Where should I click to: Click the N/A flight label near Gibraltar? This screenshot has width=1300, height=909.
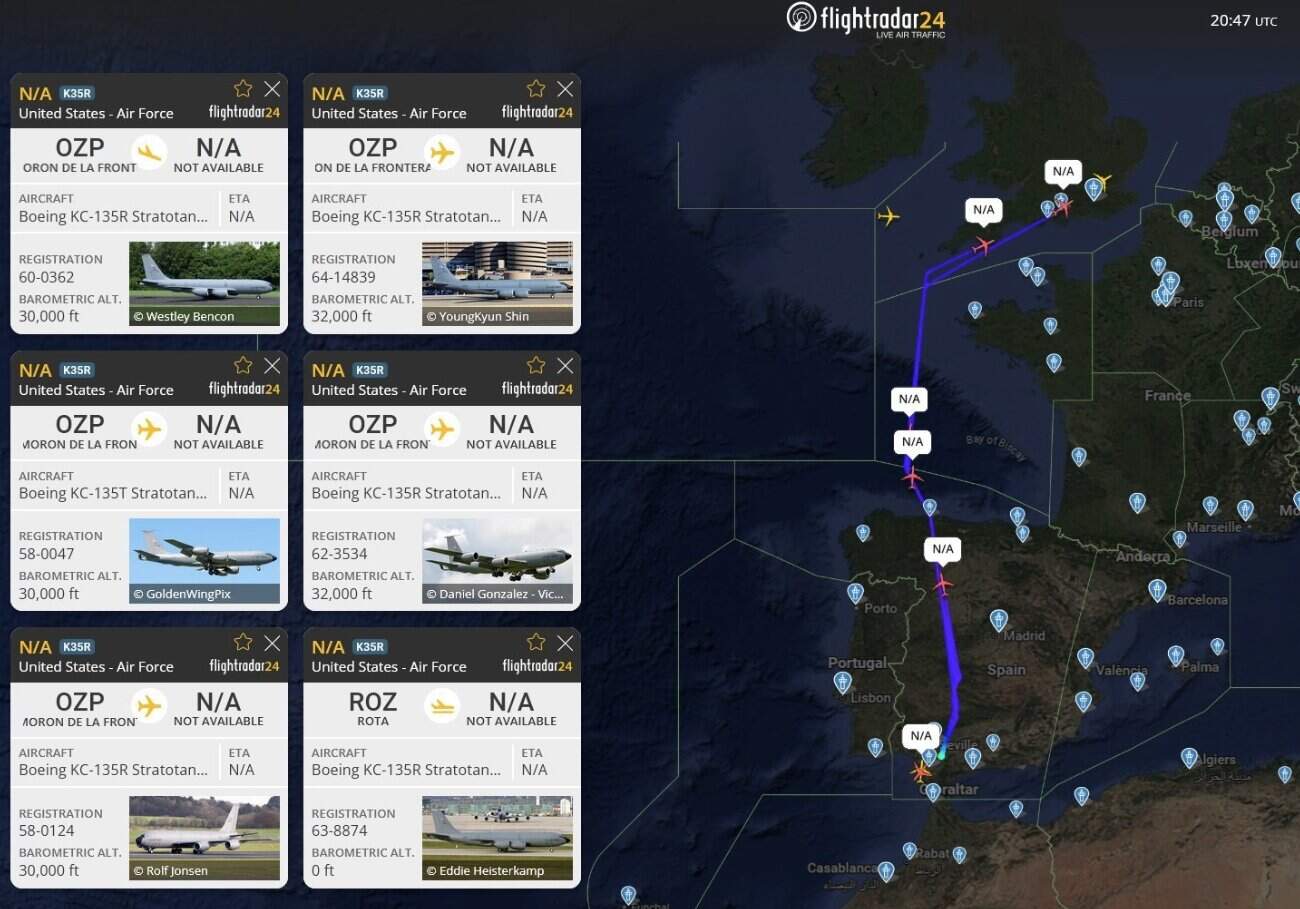click(921, 735)
